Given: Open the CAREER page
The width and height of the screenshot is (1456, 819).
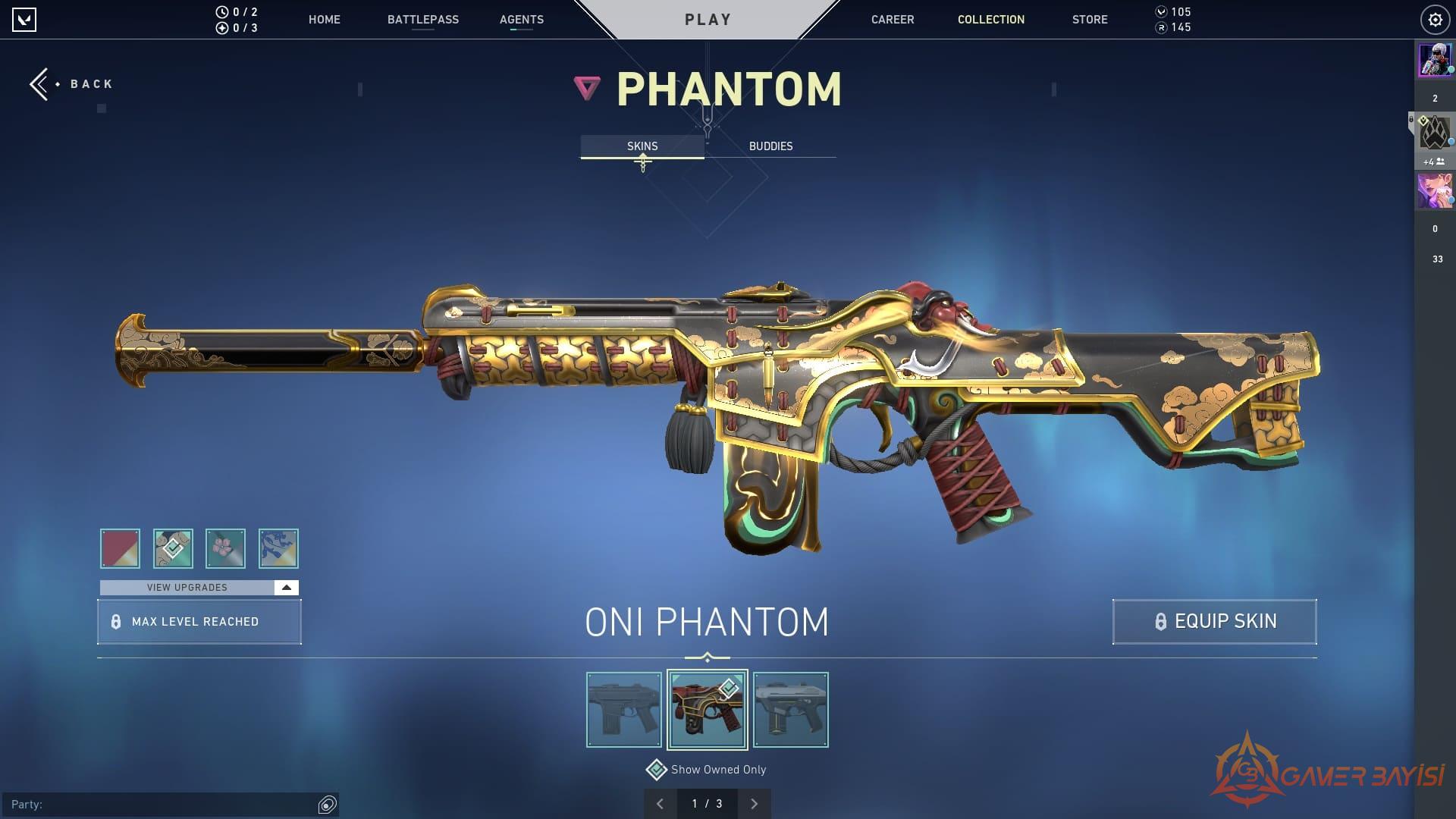Looking at the screenshot, I should (x=892, y=20).
